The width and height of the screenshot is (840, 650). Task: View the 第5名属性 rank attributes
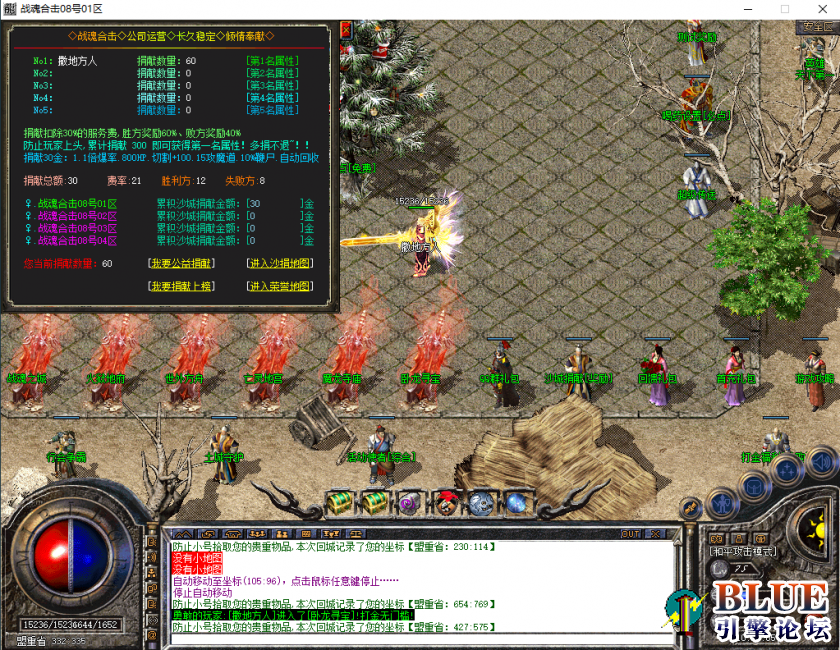[272, 110]
